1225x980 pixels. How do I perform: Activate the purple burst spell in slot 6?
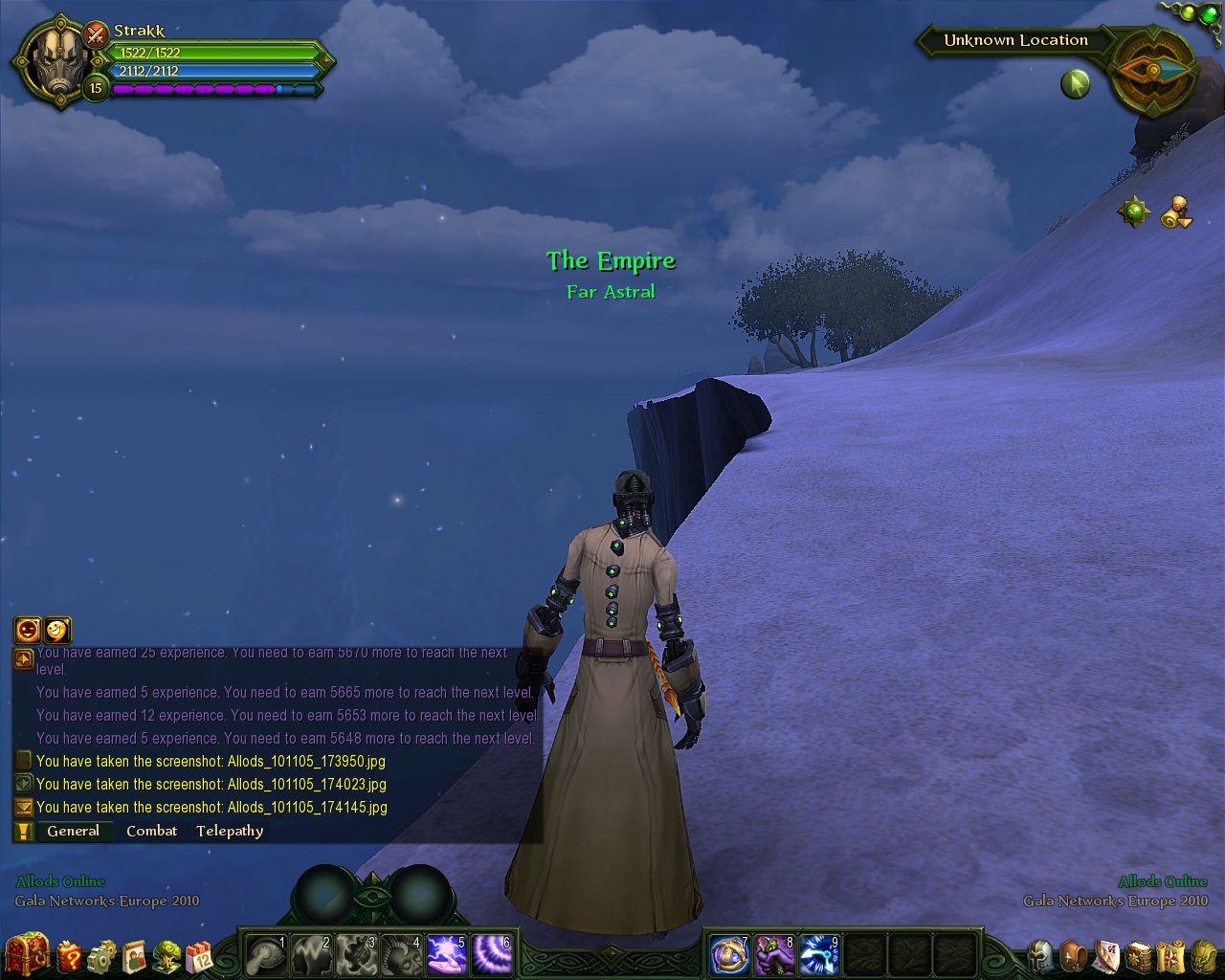(x=492, y=955)
